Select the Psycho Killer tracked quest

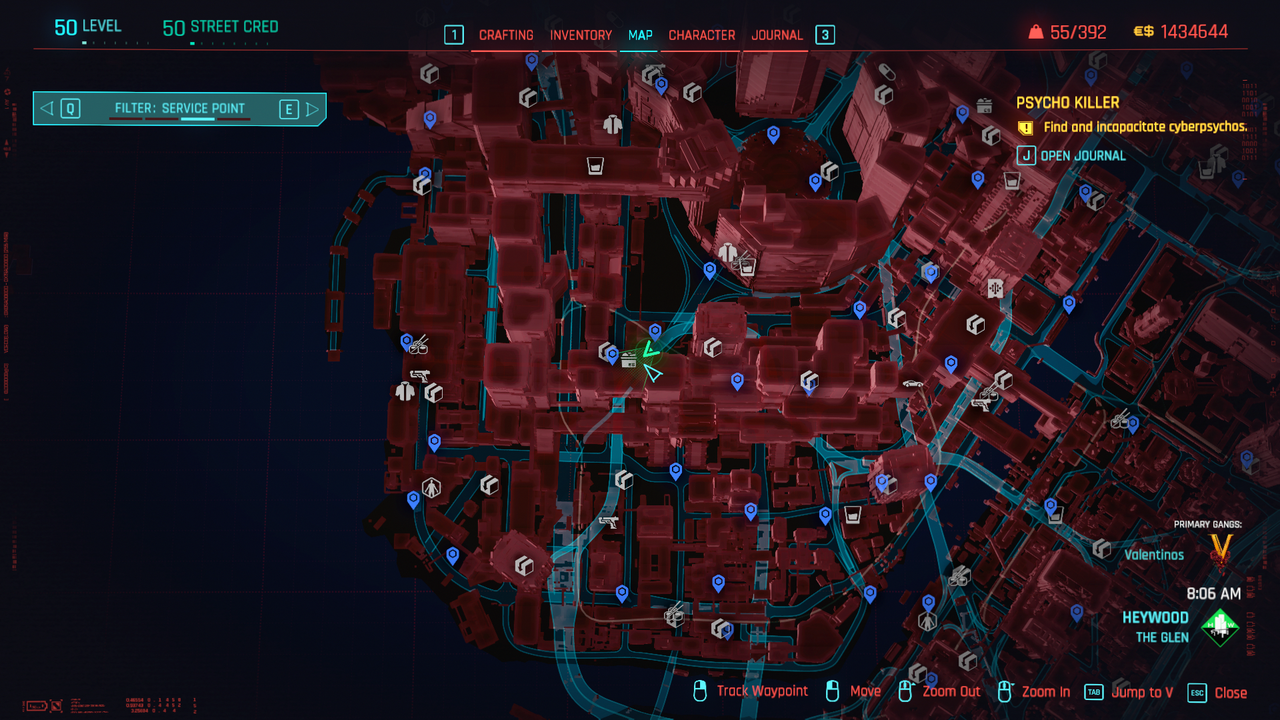point(1067,103)
